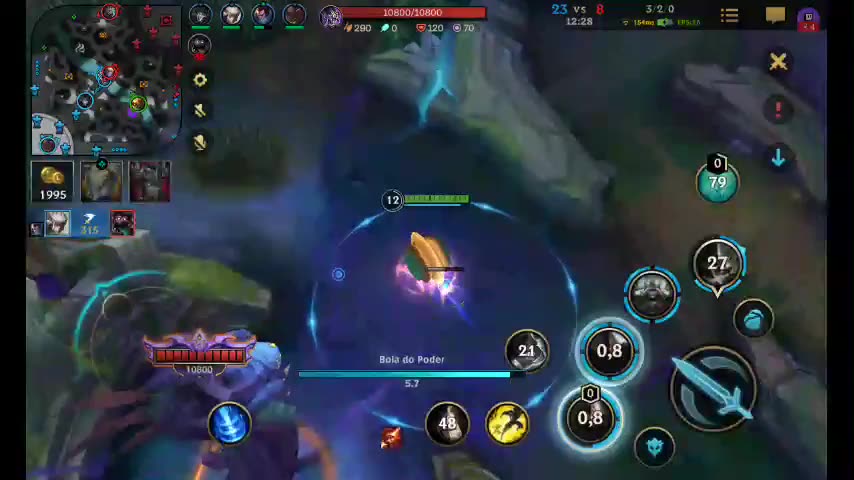Activate the yellow claw summoner spell

(x=507, y=422)
